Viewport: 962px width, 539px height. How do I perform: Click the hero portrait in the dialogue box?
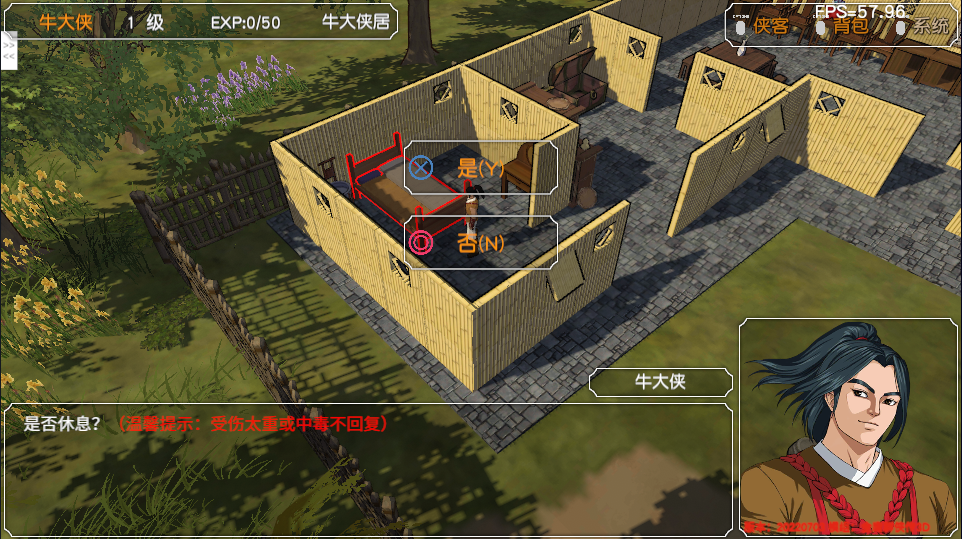pyautogui.click(x=849, y=427)
